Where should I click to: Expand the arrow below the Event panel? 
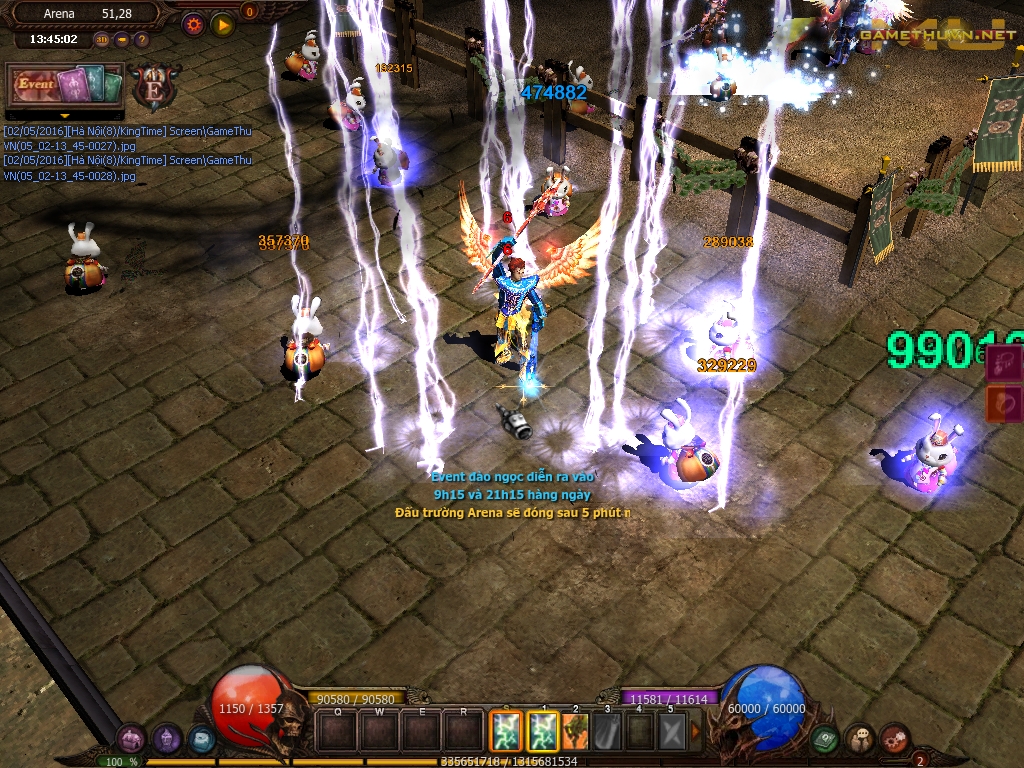click(65, 115)
